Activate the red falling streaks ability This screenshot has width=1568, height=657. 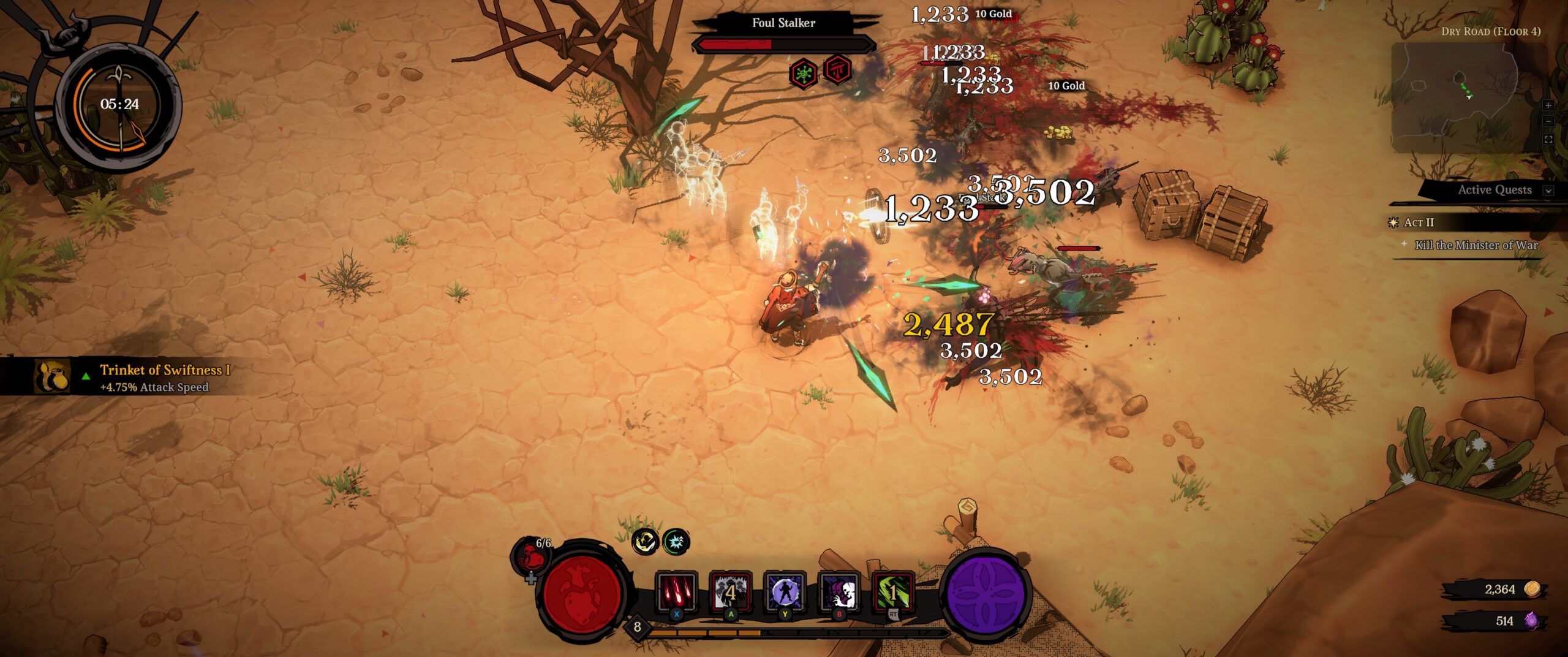tap(676, 591)
